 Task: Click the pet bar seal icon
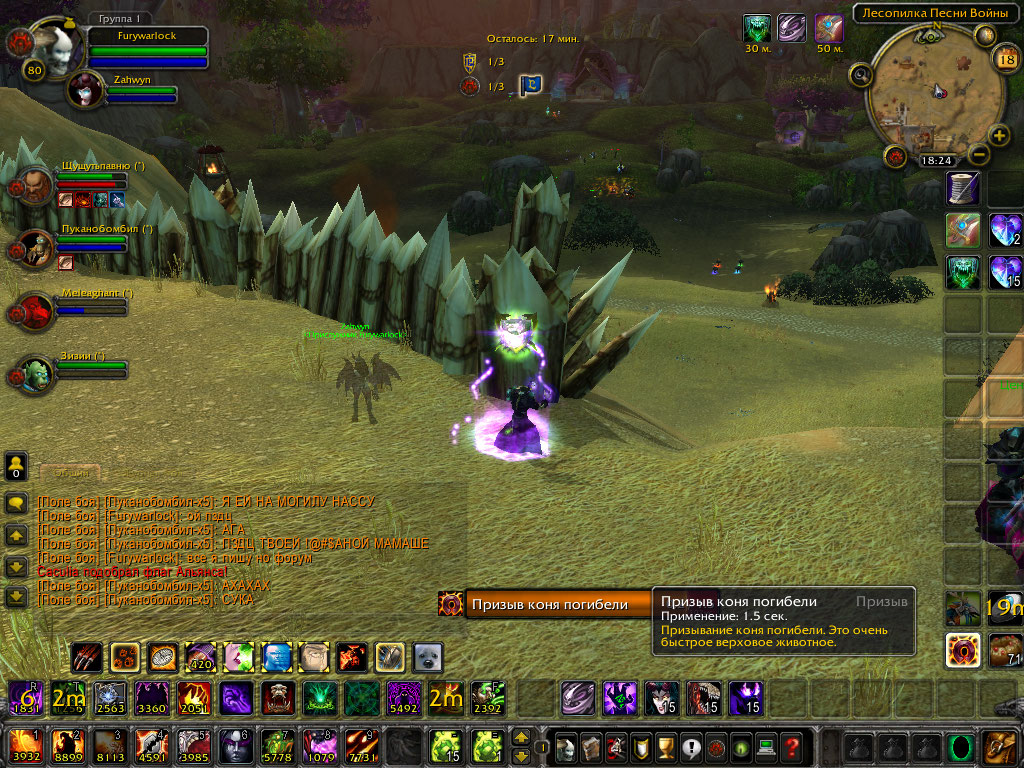click(x=428, y=657)
